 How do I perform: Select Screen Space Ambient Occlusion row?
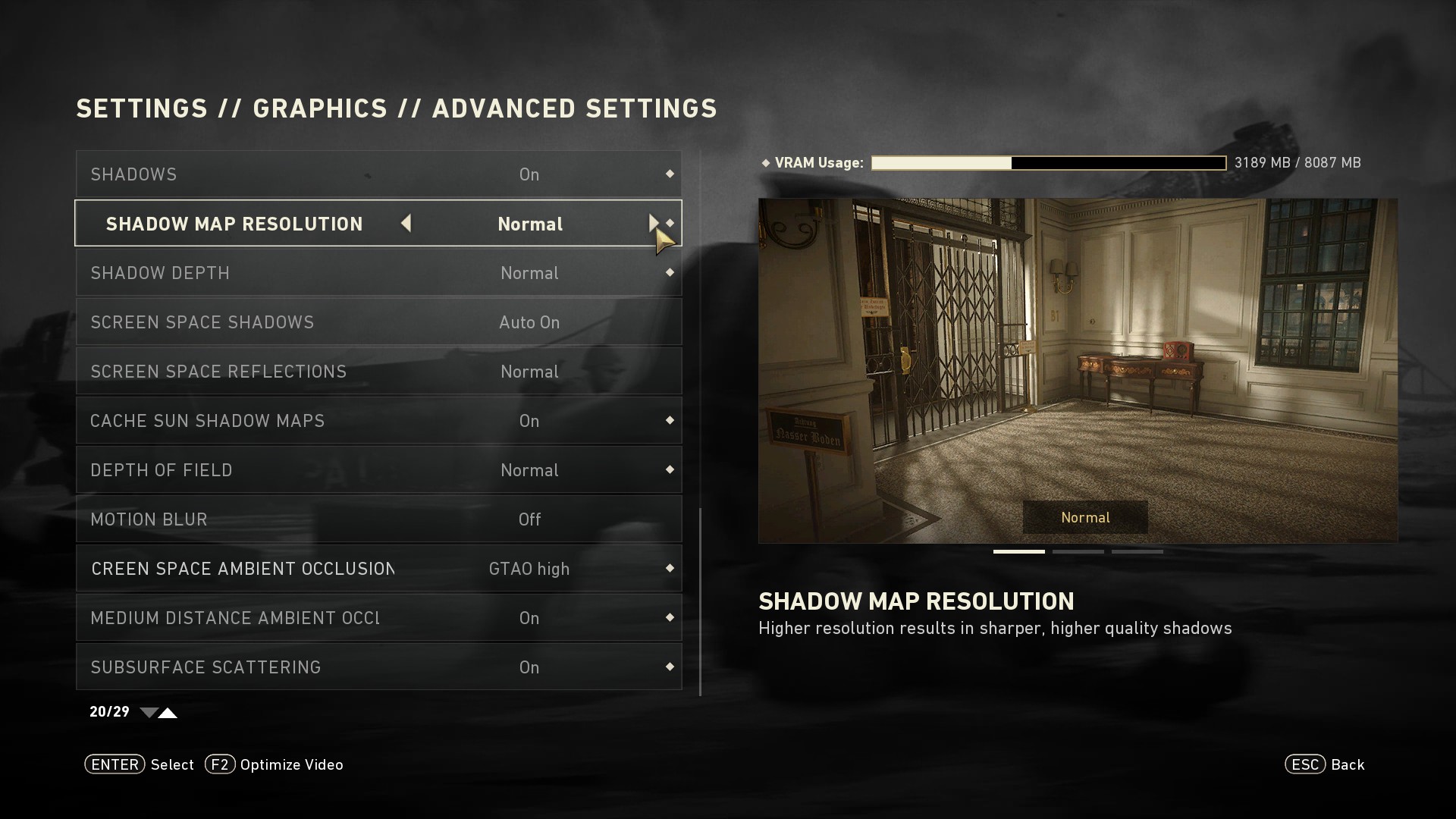(x=378, y=569)
